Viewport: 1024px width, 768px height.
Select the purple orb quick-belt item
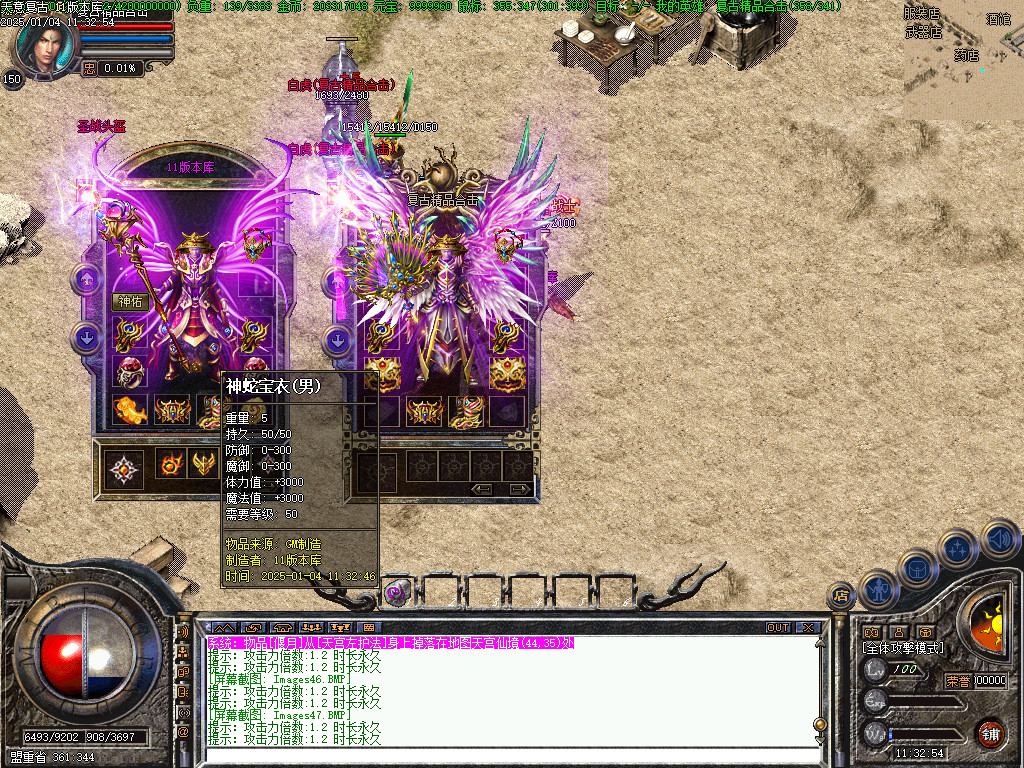396,592
